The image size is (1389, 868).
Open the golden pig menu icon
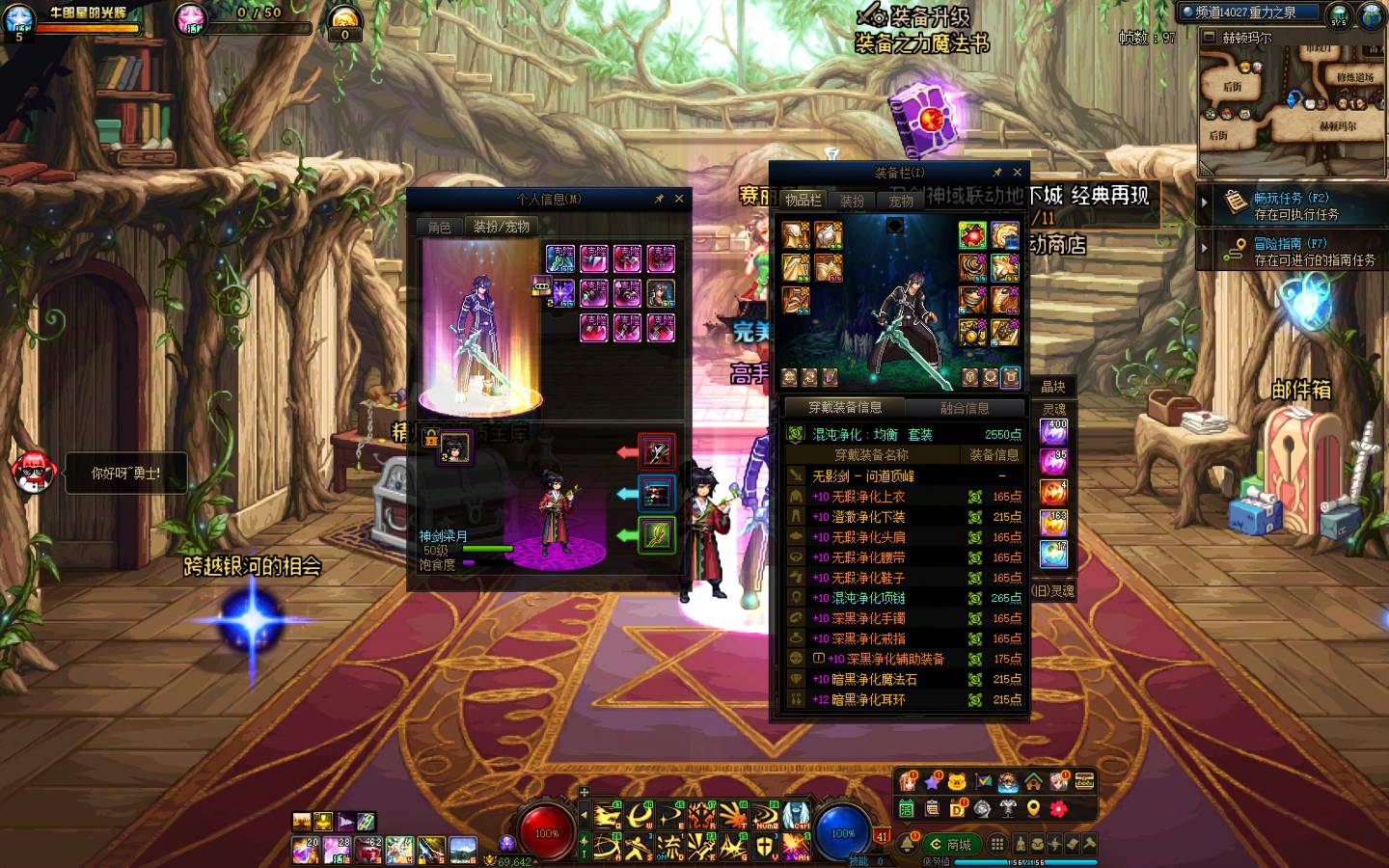click(x=957, y=782)
